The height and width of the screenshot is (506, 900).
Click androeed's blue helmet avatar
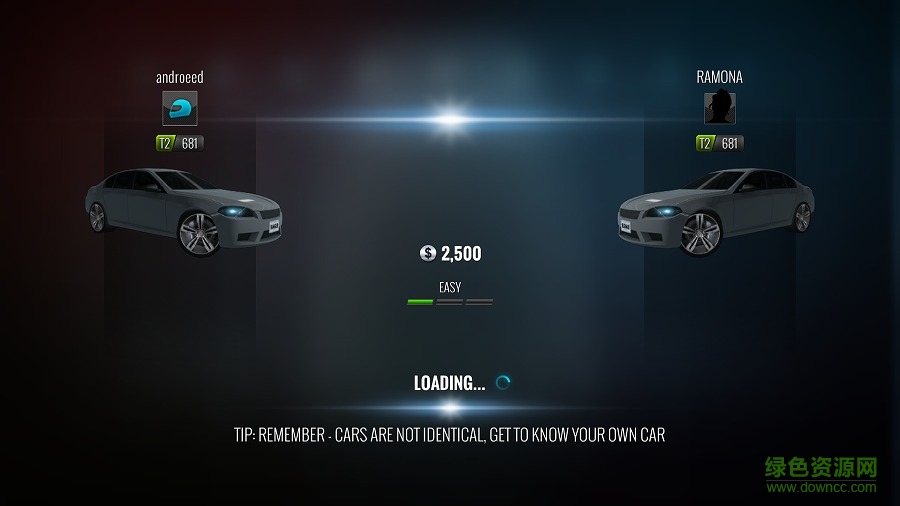point(180,108)
